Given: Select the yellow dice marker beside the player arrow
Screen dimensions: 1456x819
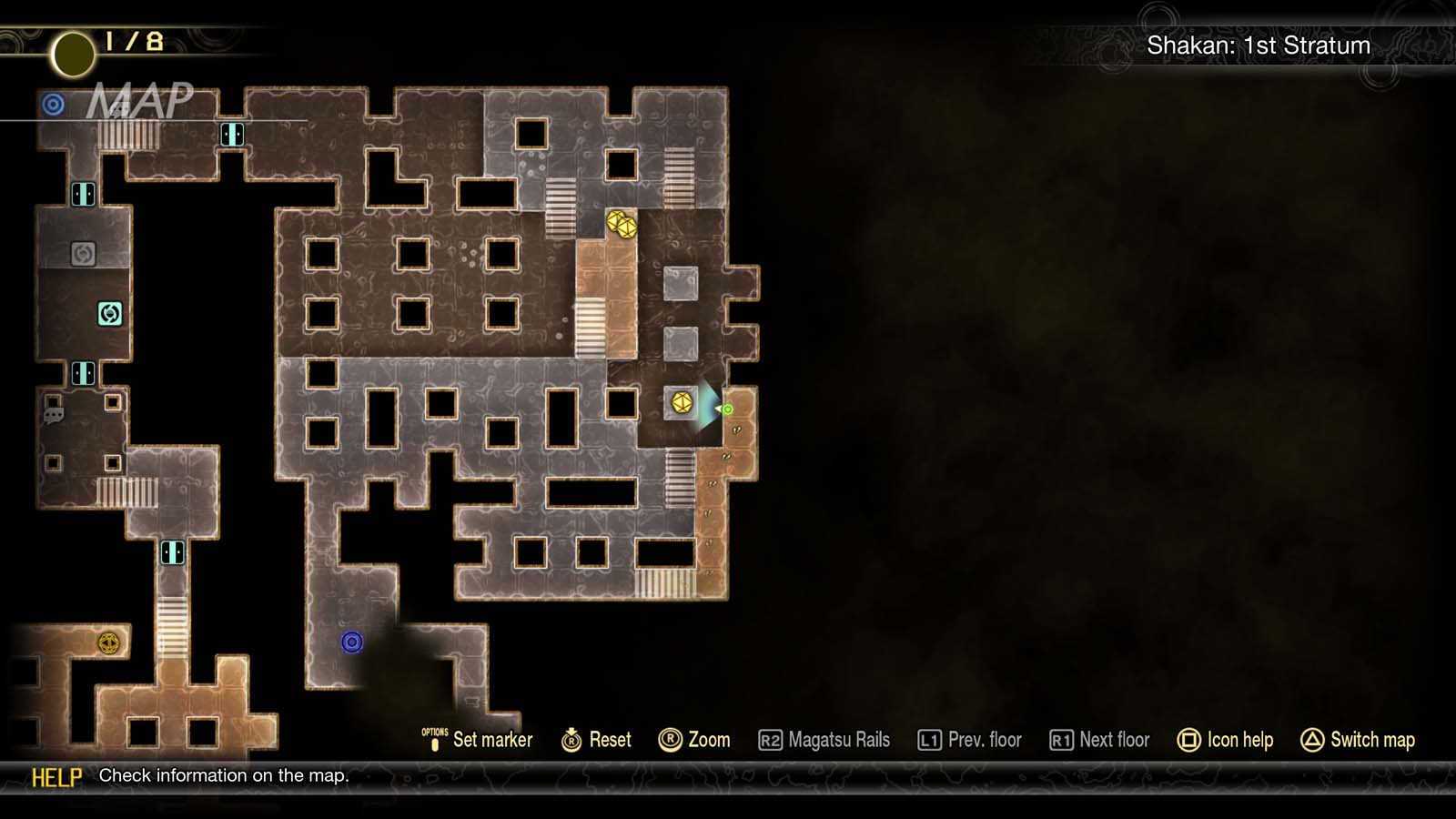Looking at the screenshot, I should tap(682, 400).
